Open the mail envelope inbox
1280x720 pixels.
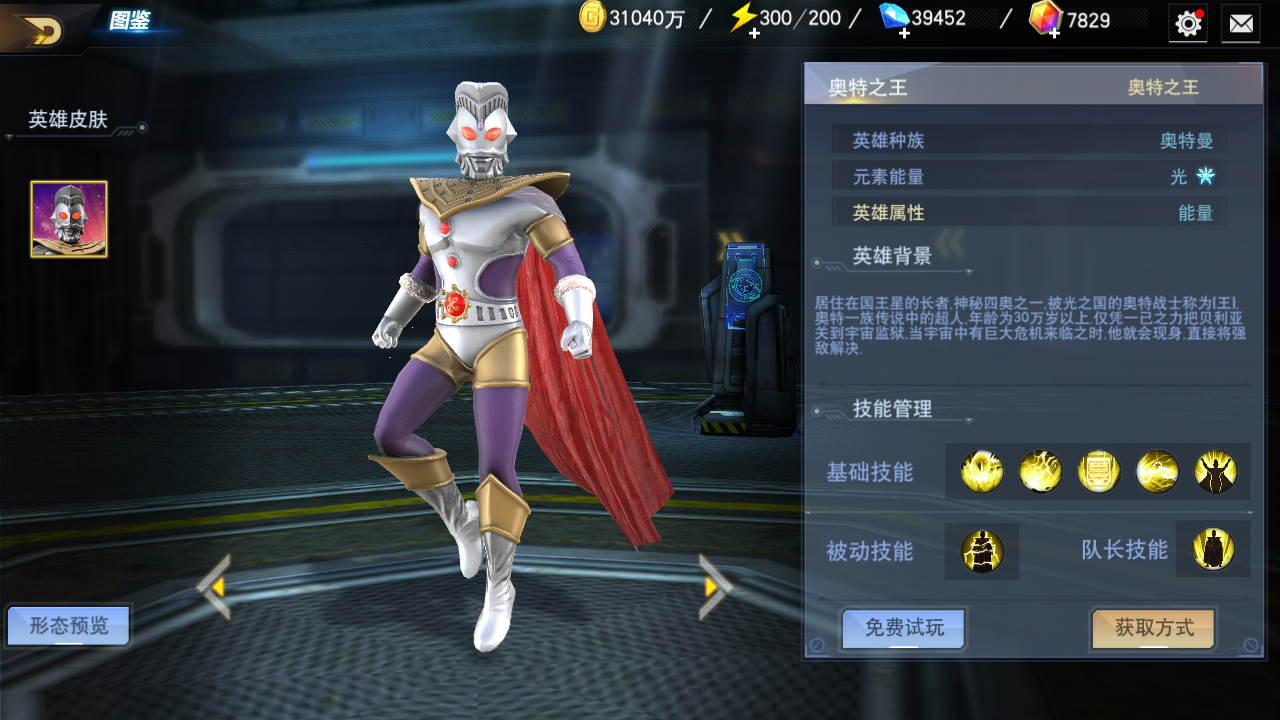(1241, 23)
